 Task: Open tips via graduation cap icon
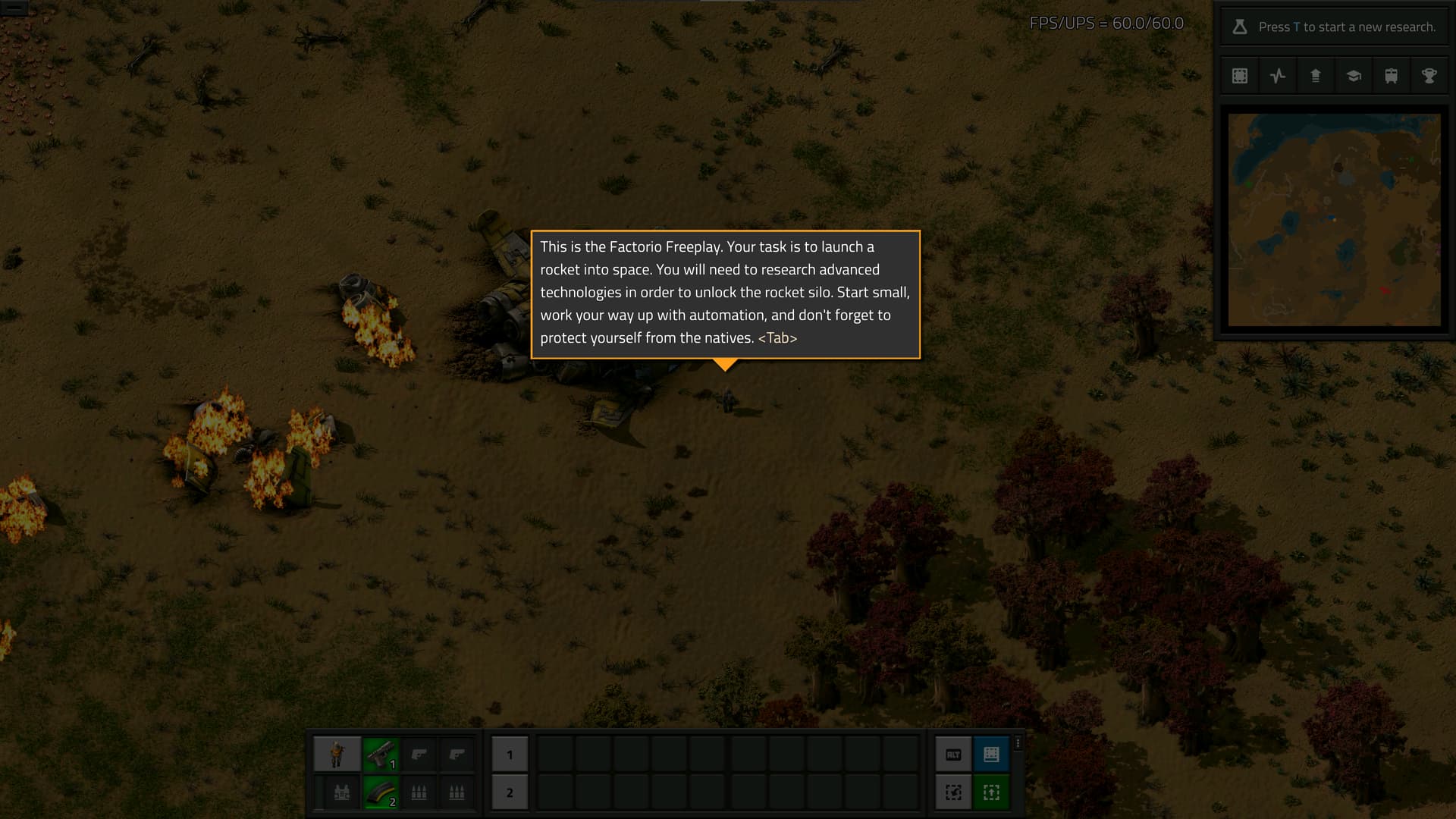(1354, 76)
